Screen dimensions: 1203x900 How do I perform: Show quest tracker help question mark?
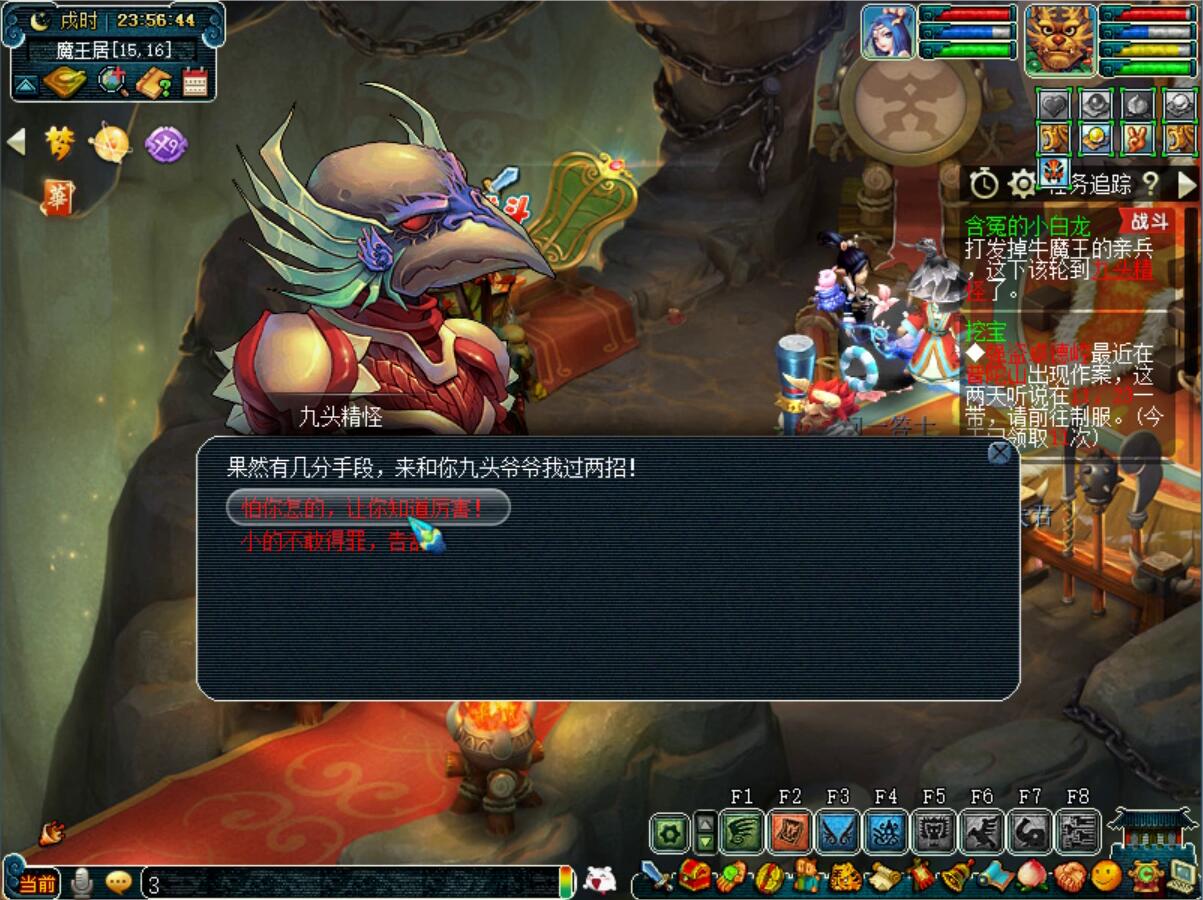tap(1151, 184)
